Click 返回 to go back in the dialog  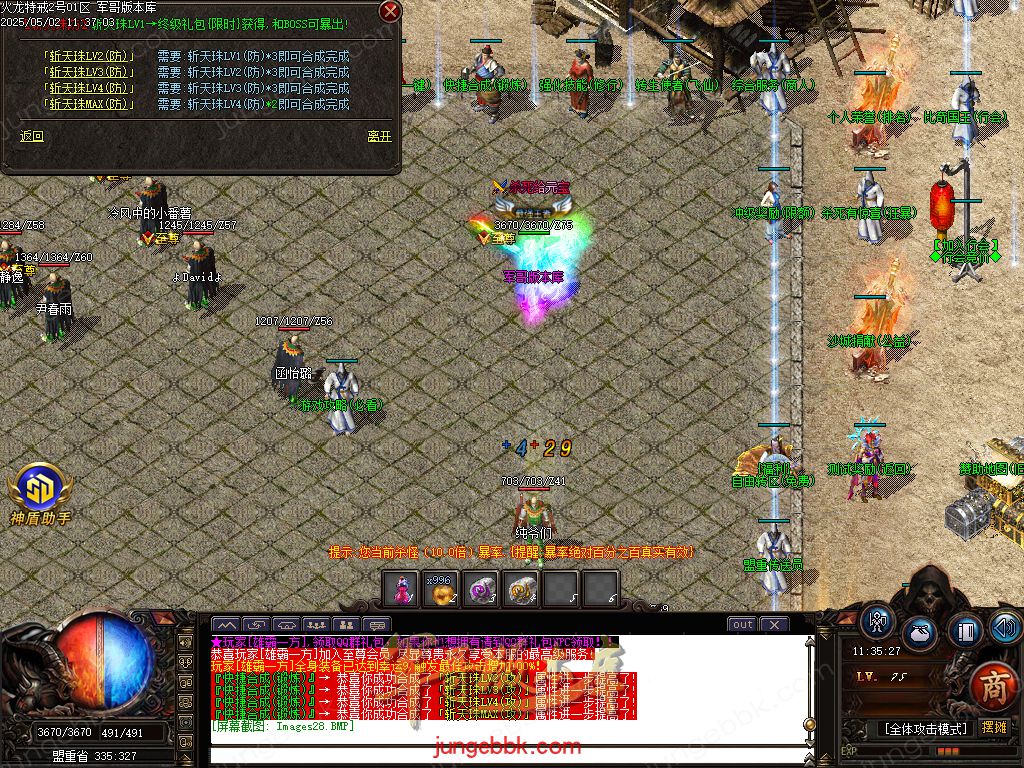(x=32, y=137)
